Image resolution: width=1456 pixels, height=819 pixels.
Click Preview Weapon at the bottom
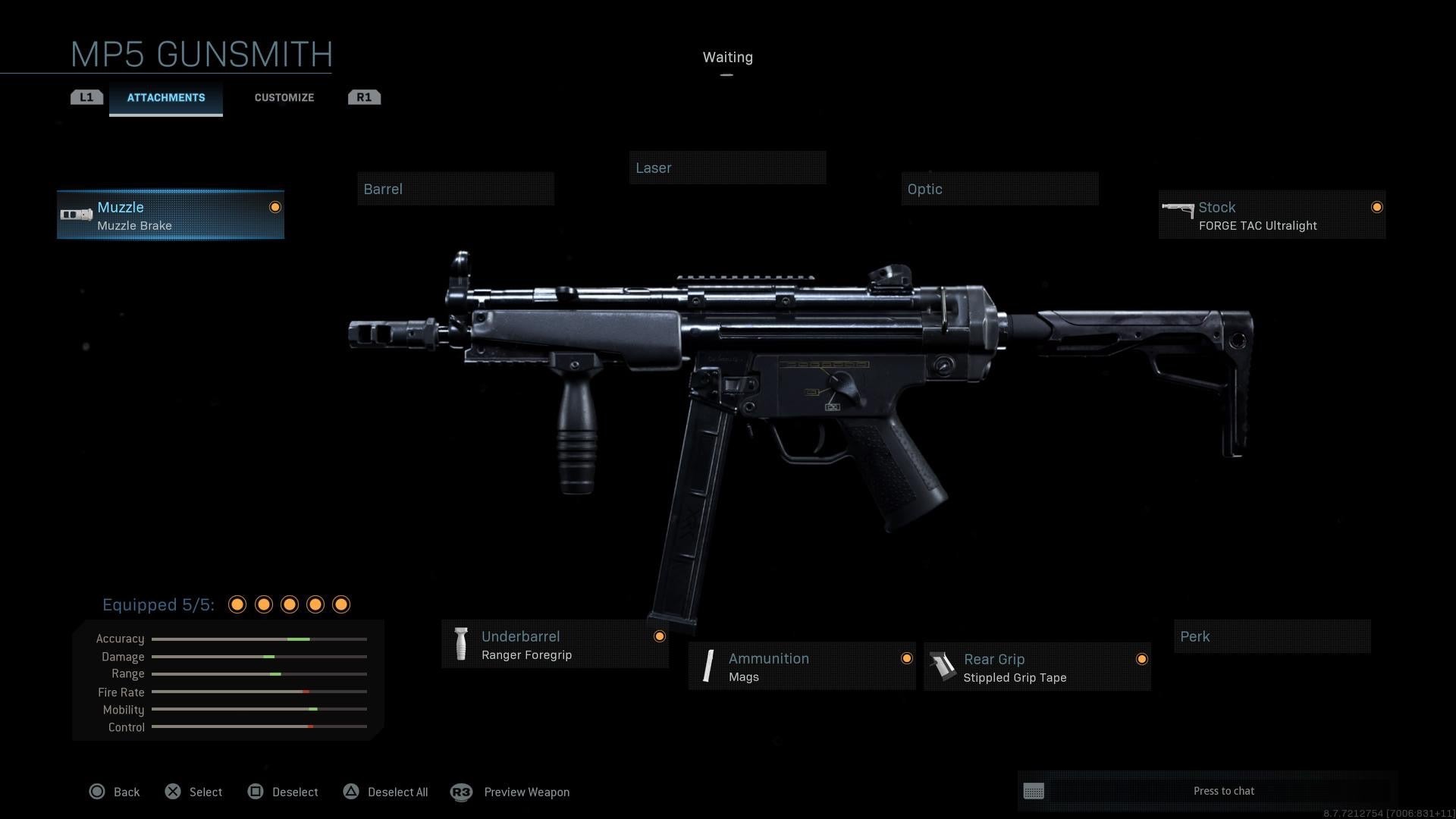(527, 792)
